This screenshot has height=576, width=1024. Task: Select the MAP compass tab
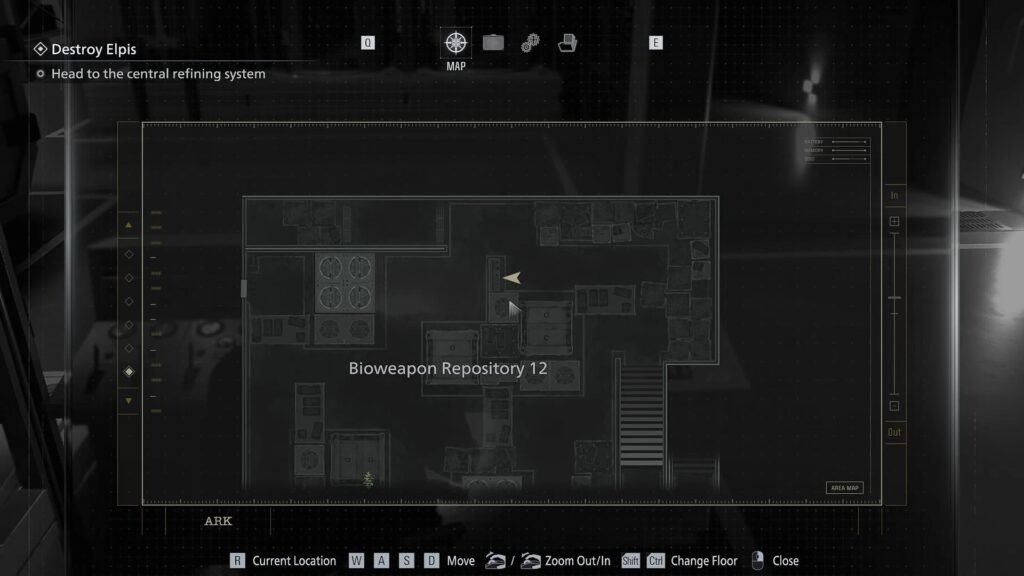(x=456, y=43)
